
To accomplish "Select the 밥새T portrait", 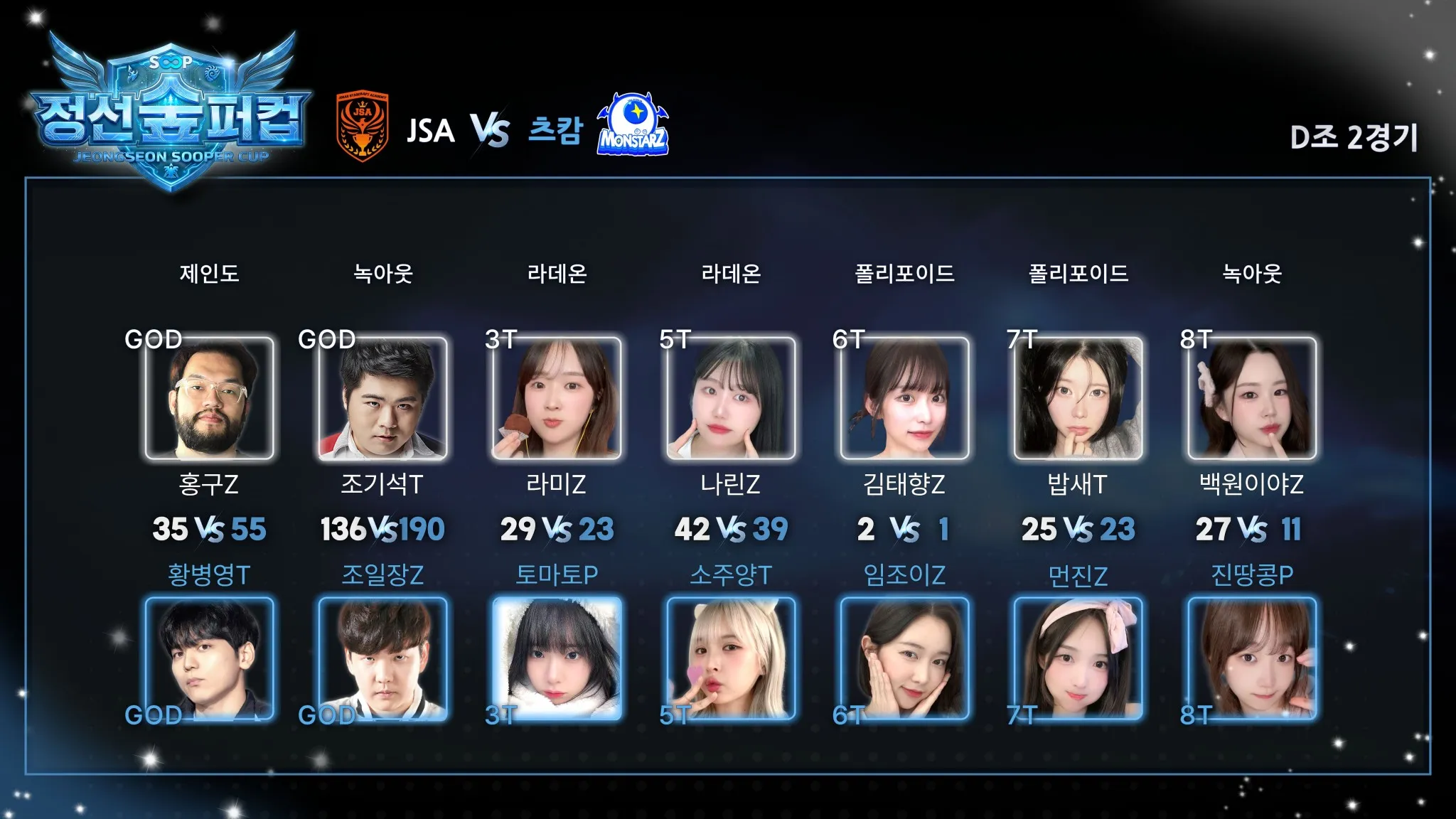I will pos(1078,398).
